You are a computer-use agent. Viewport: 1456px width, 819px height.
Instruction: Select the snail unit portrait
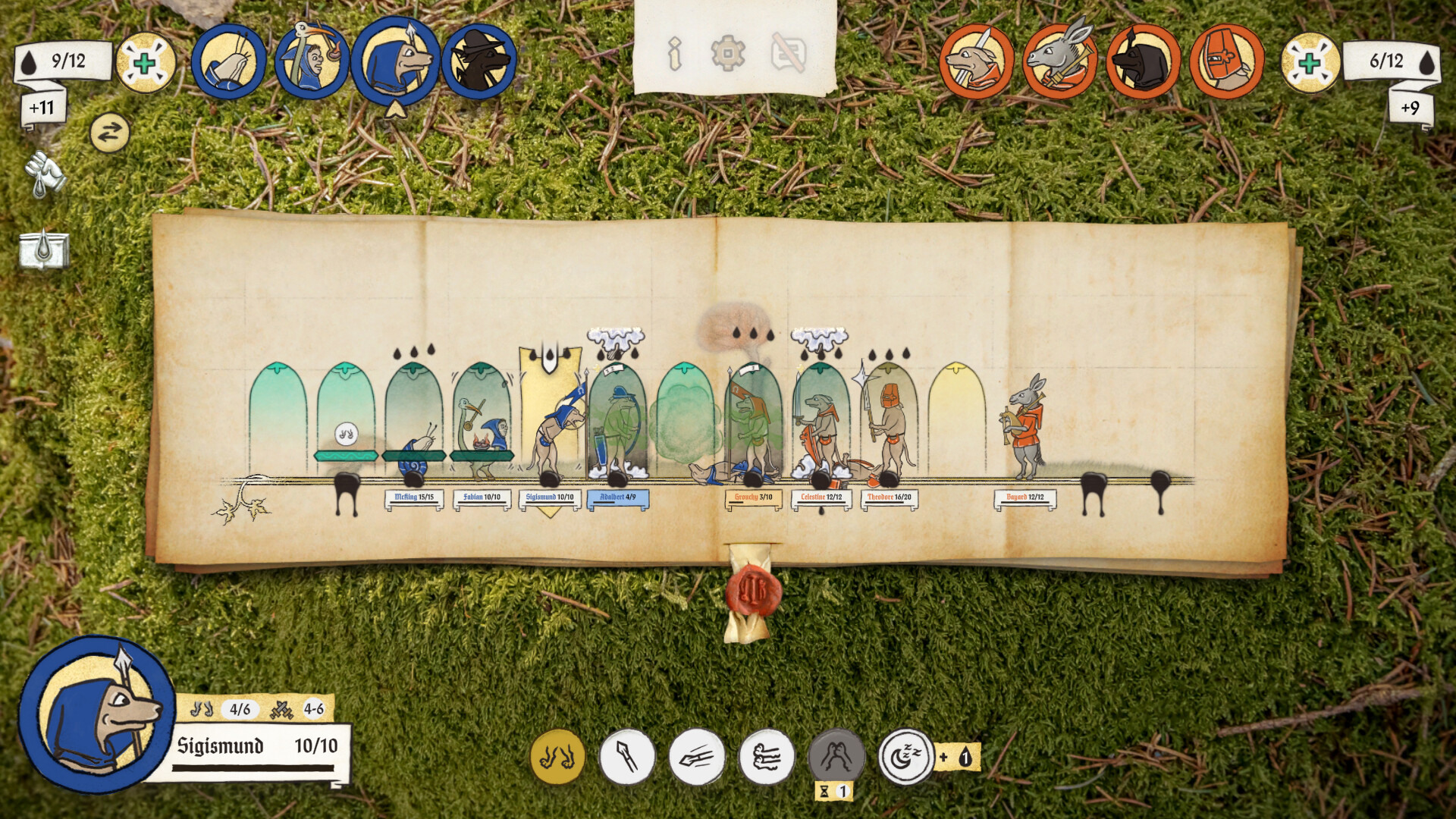[x=228, y=61]
